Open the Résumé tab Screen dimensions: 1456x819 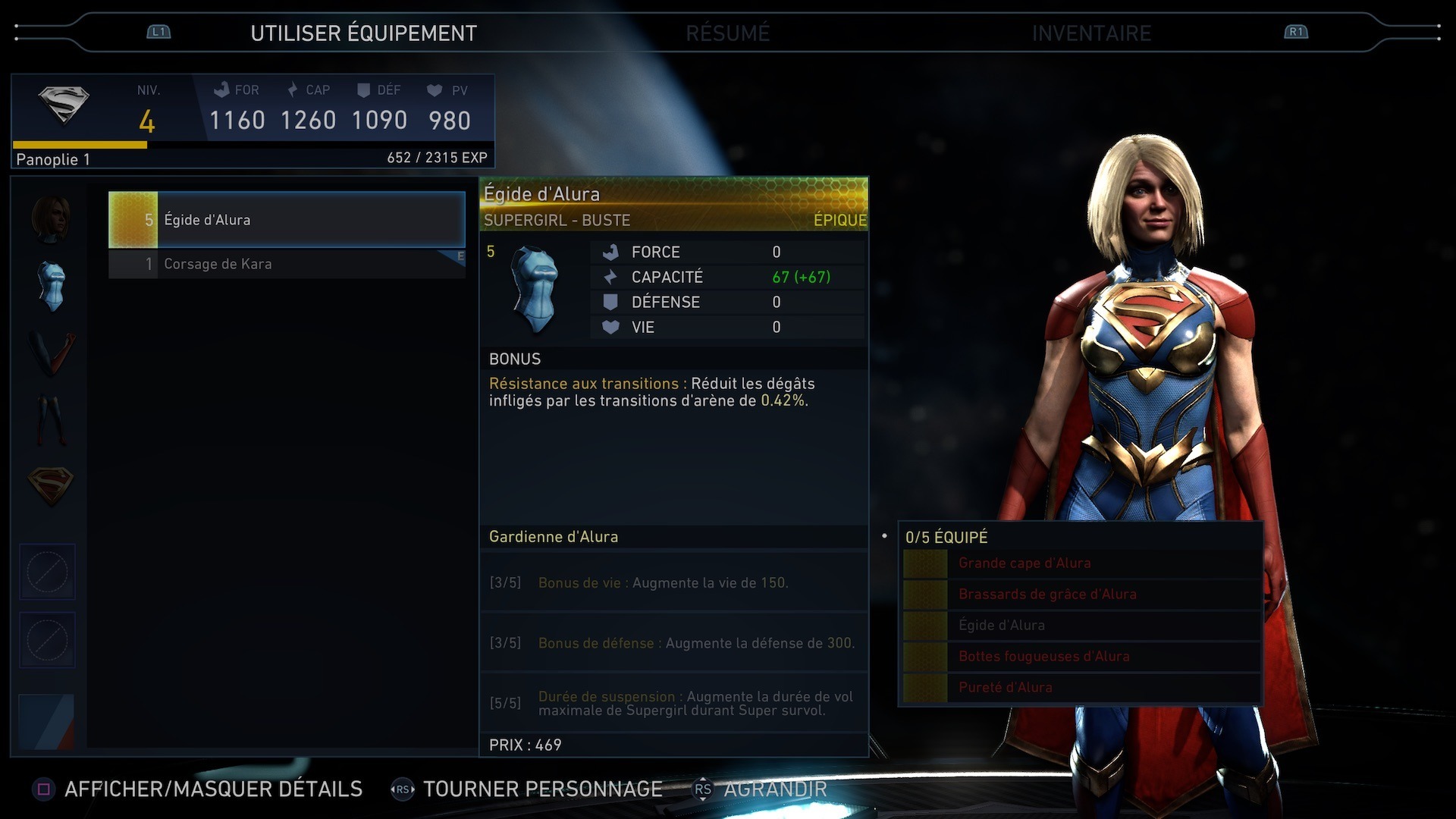coord(727,33)
